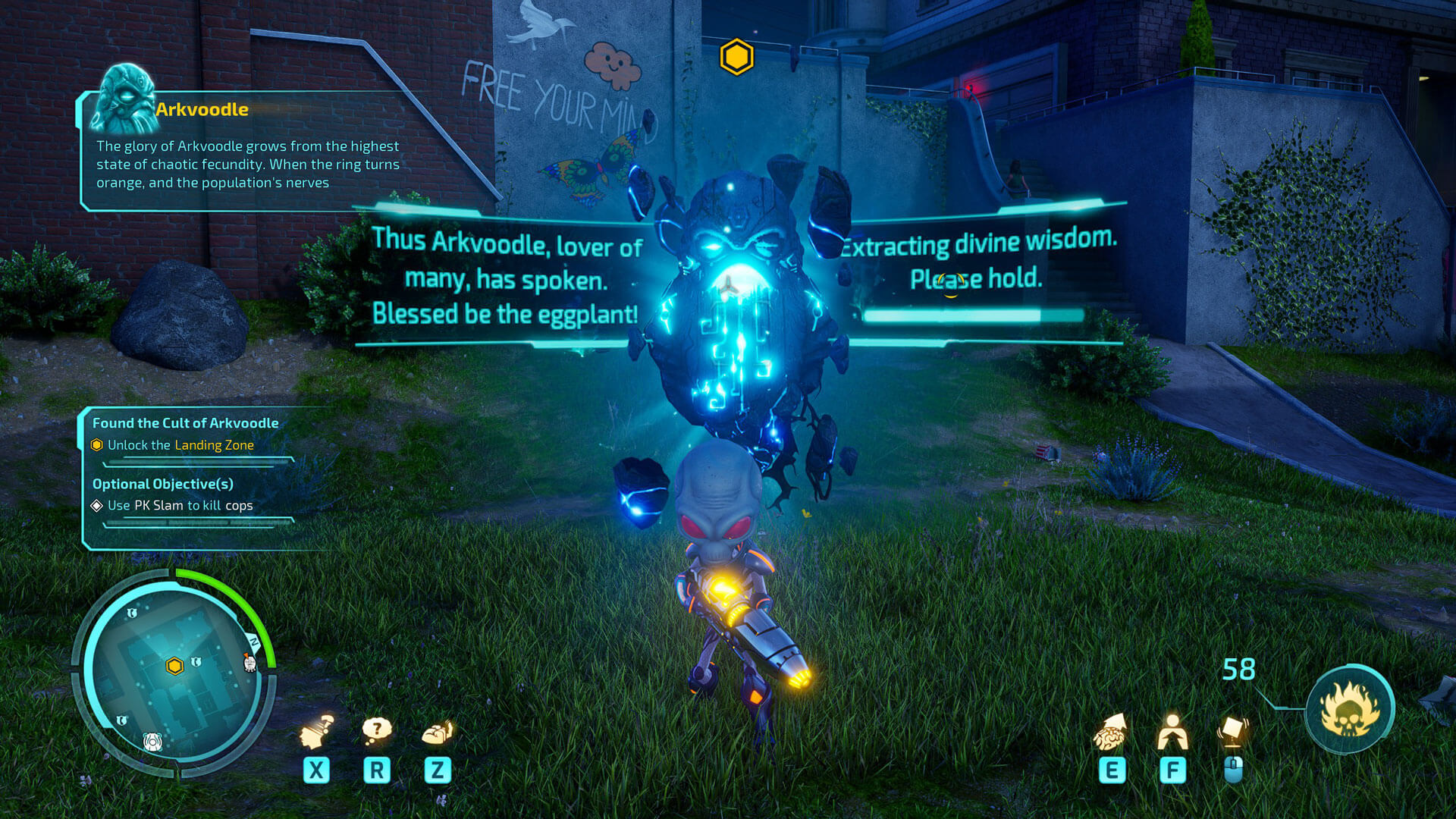Click the north compass indicator on minimap
This screenshot has height=819, width=1456.
click(x=254, y=643)
